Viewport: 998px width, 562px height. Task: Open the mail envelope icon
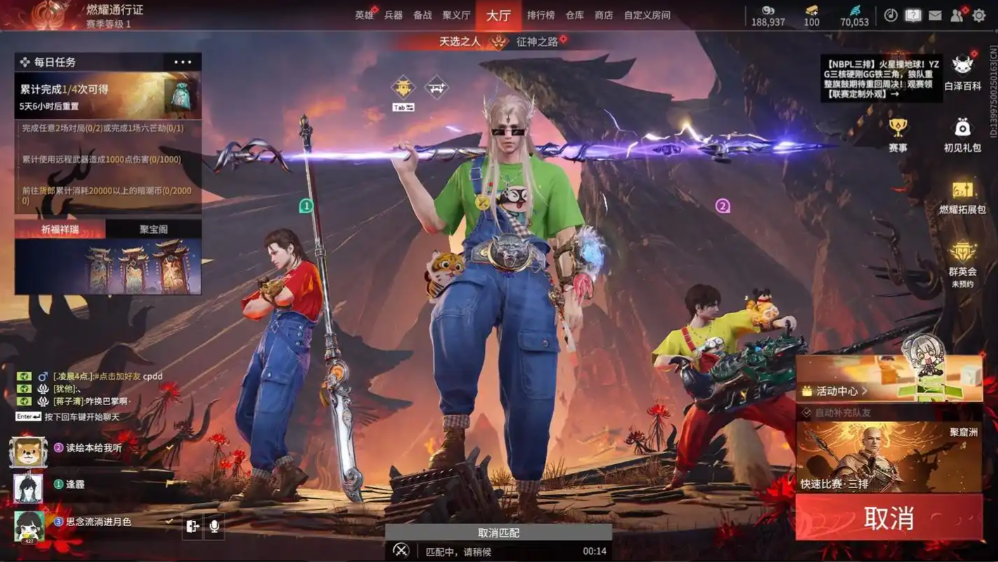(x=935, y=15)
